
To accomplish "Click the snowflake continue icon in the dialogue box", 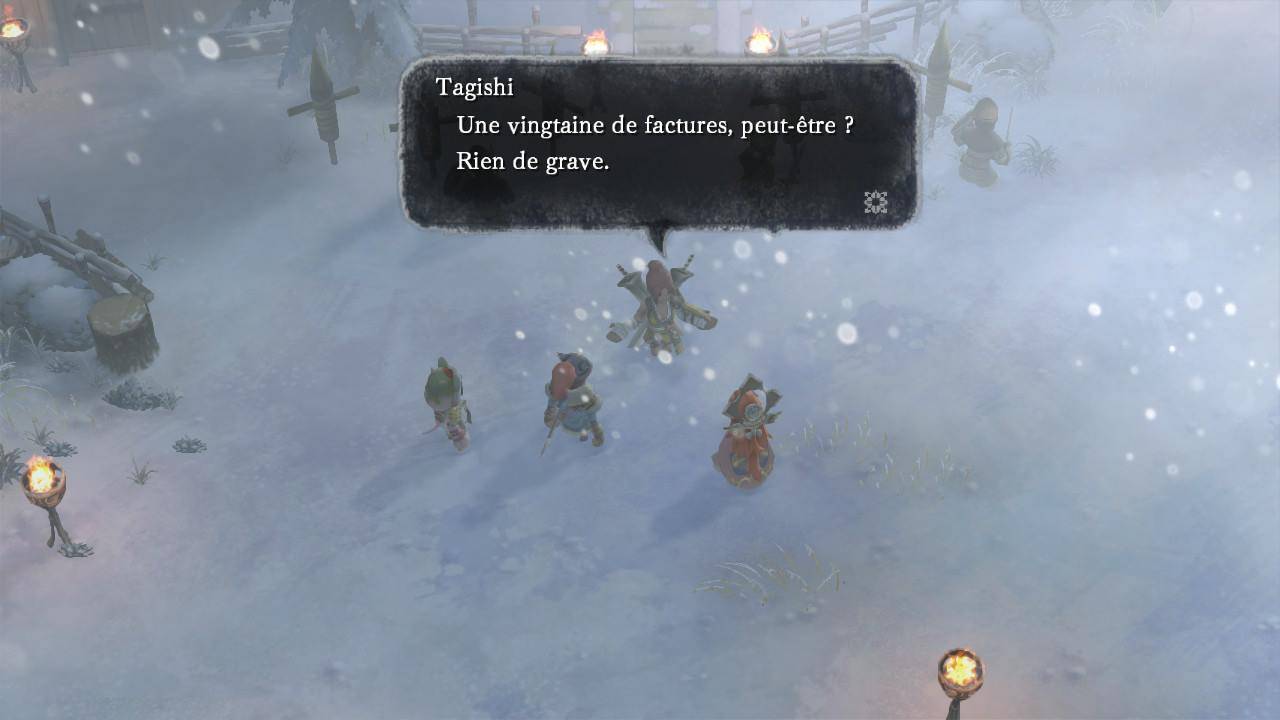I will coord(876,203).
